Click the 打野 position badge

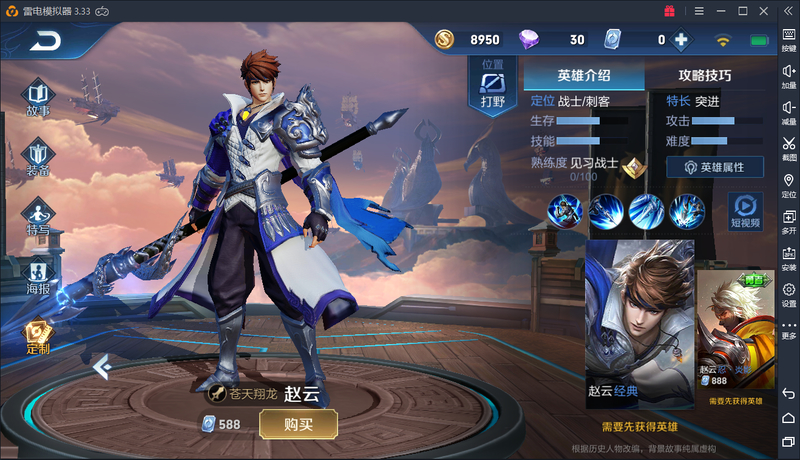click(x=493, y=86)
